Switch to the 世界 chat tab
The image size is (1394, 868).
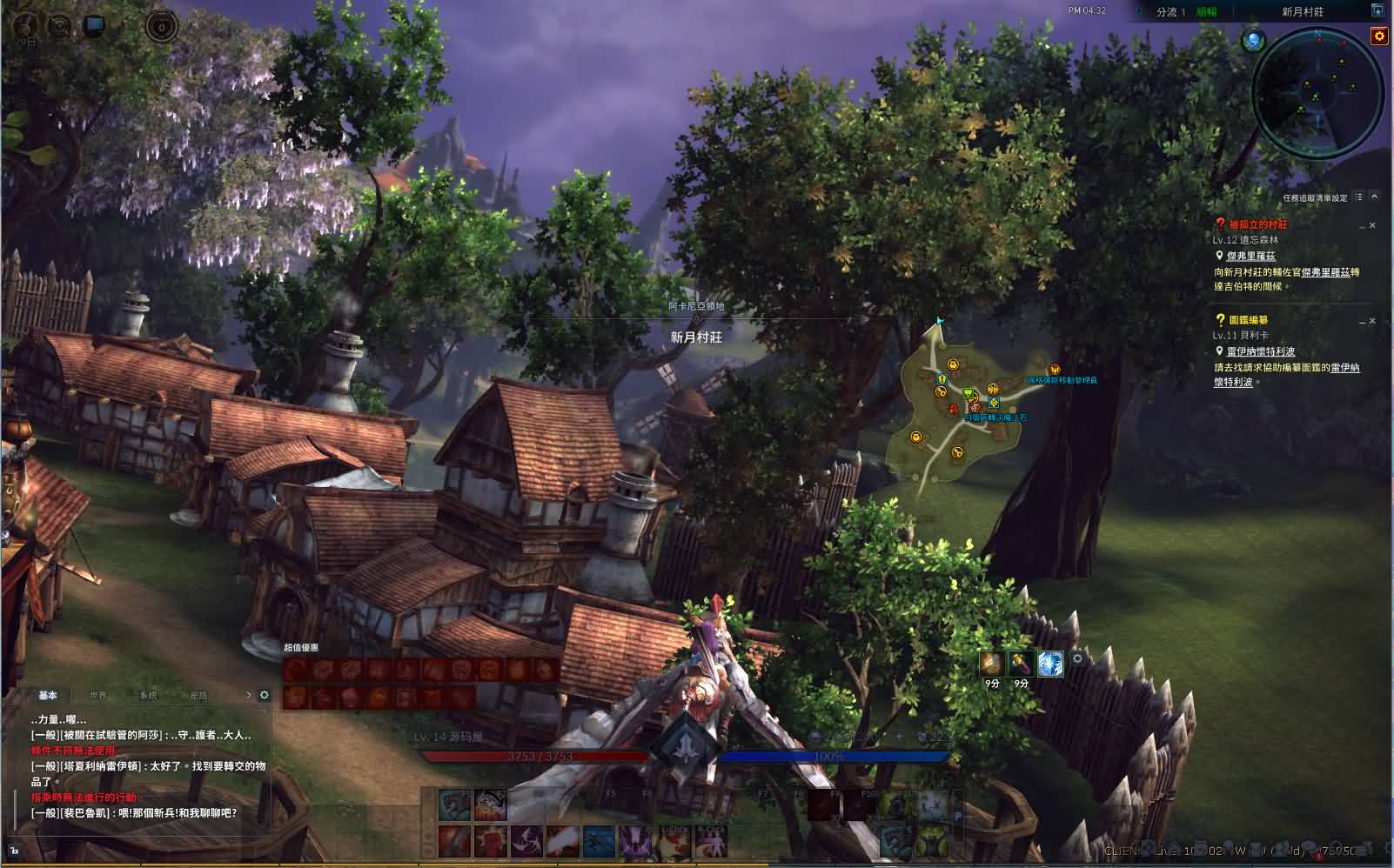pos(98,696)
